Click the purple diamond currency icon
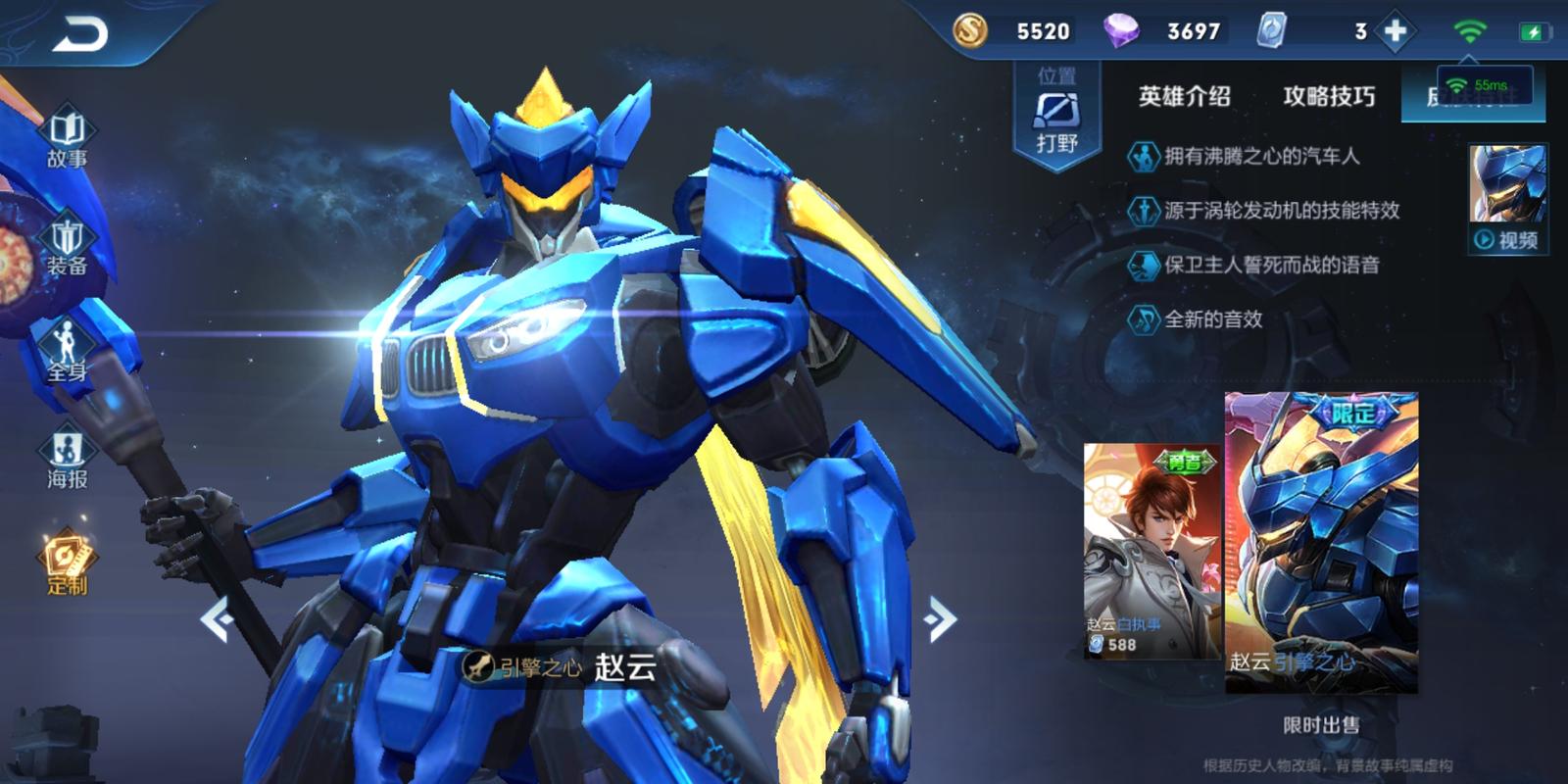This screenshot has height=784, width=1568. 1120,31
